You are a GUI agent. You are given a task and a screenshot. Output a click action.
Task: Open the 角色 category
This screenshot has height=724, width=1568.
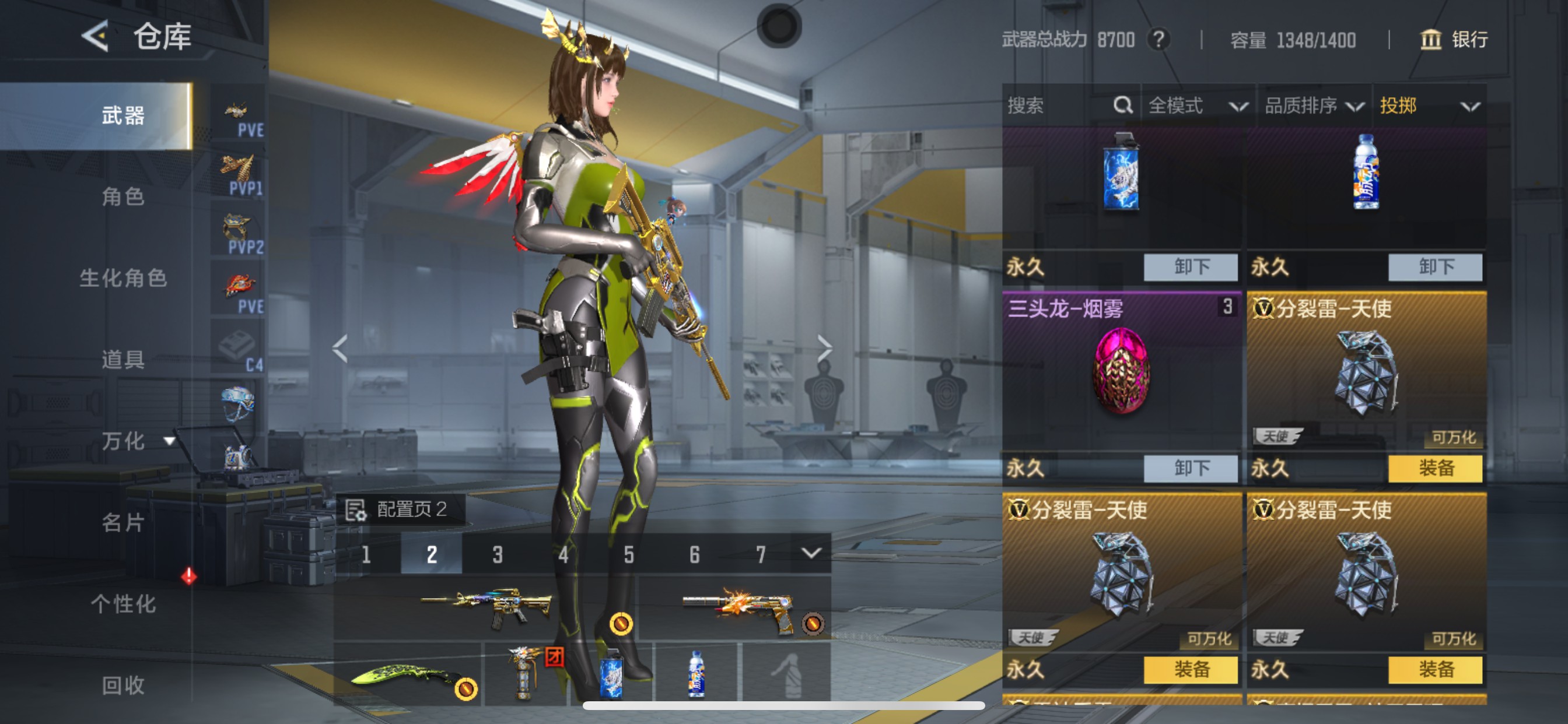coord(123,196)
